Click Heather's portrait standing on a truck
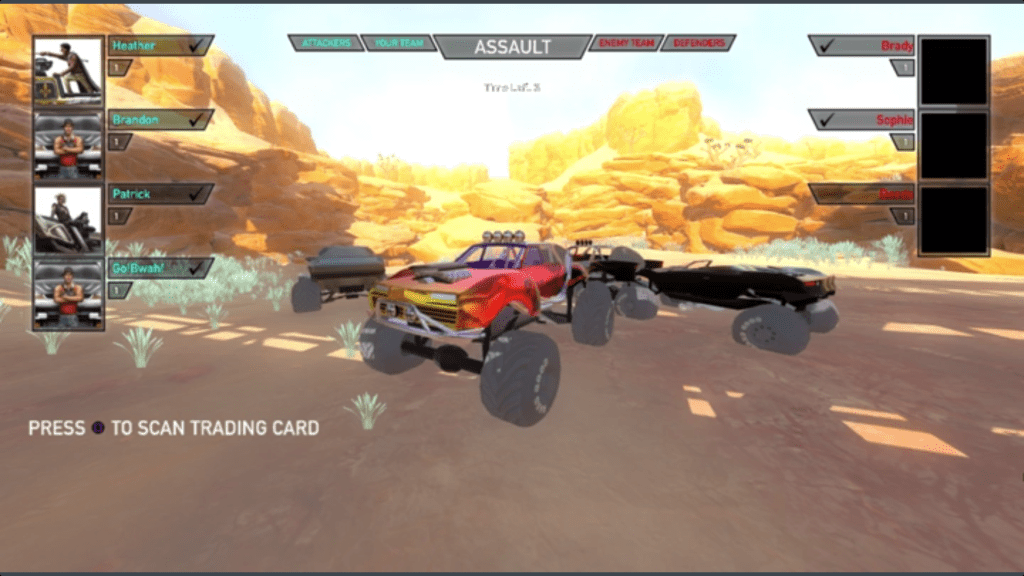 (x=68, y=71)
